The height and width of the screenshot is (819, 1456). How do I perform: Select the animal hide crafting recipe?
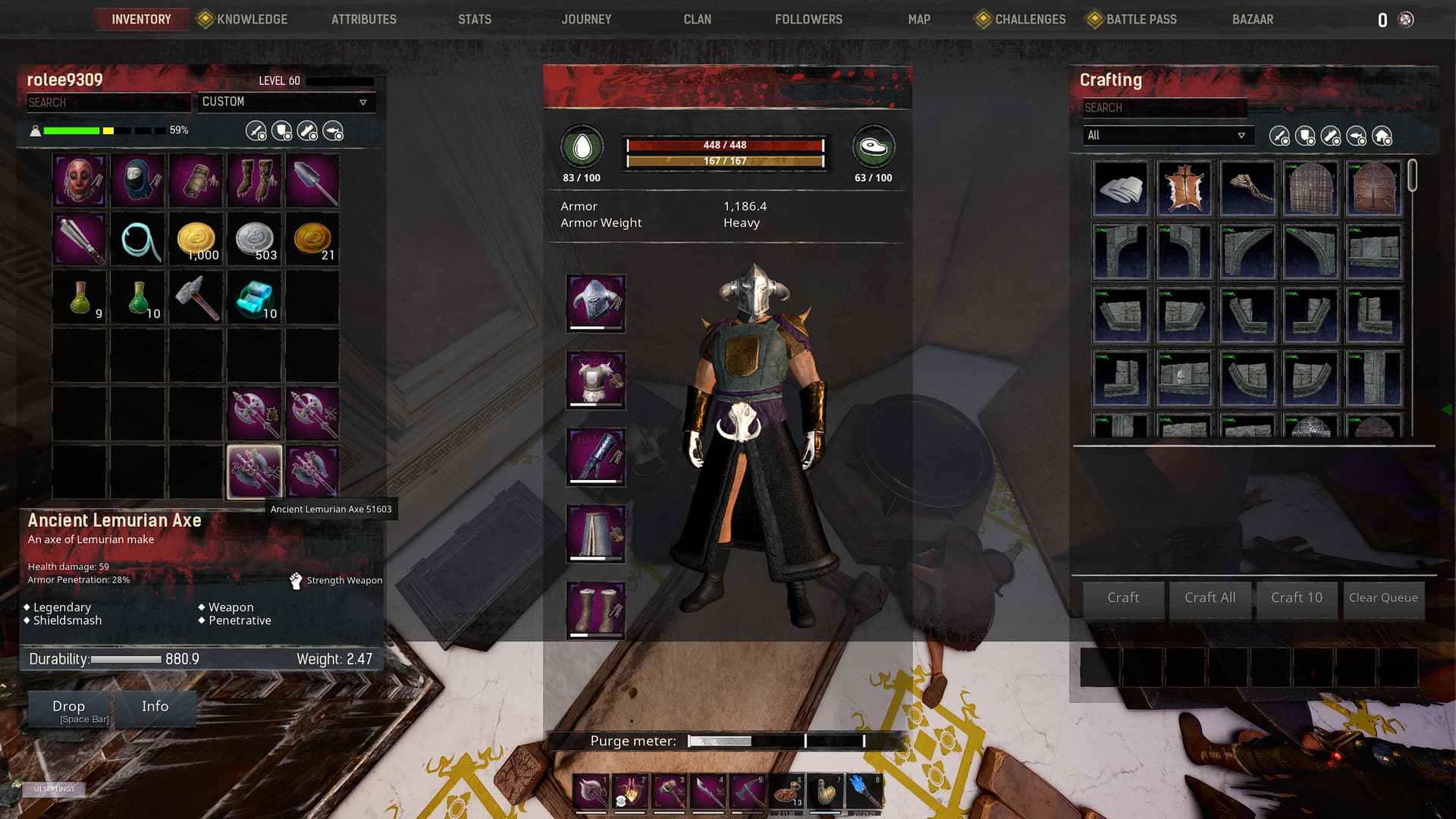pyautogui.click(x=1184, y=188)
